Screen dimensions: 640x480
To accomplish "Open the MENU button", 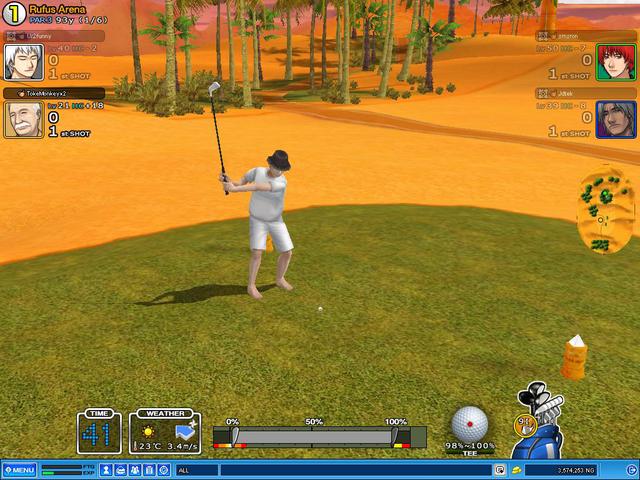I will 19,470.
